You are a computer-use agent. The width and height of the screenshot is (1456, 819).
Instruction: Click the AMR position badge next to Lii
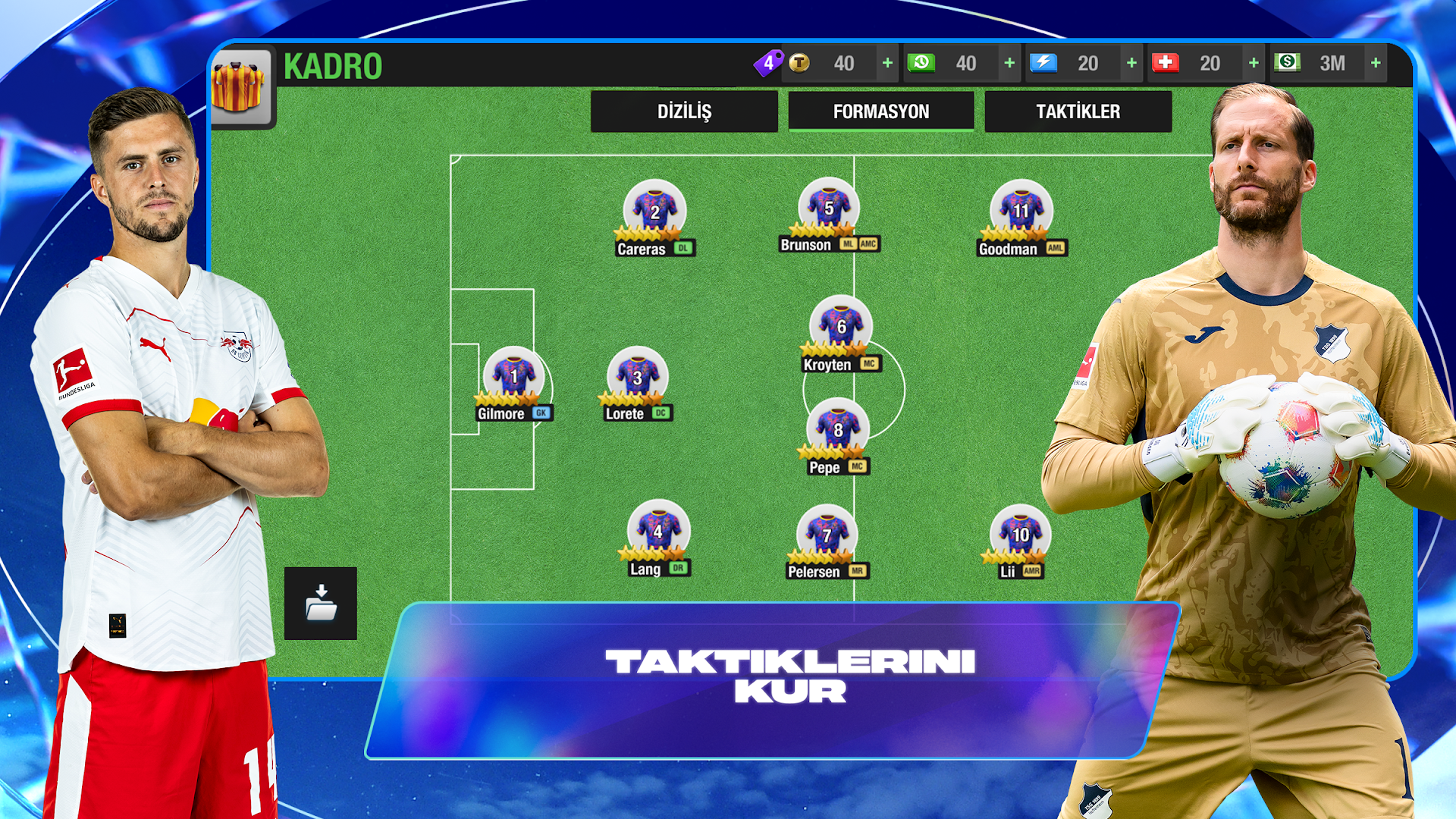1033,572
